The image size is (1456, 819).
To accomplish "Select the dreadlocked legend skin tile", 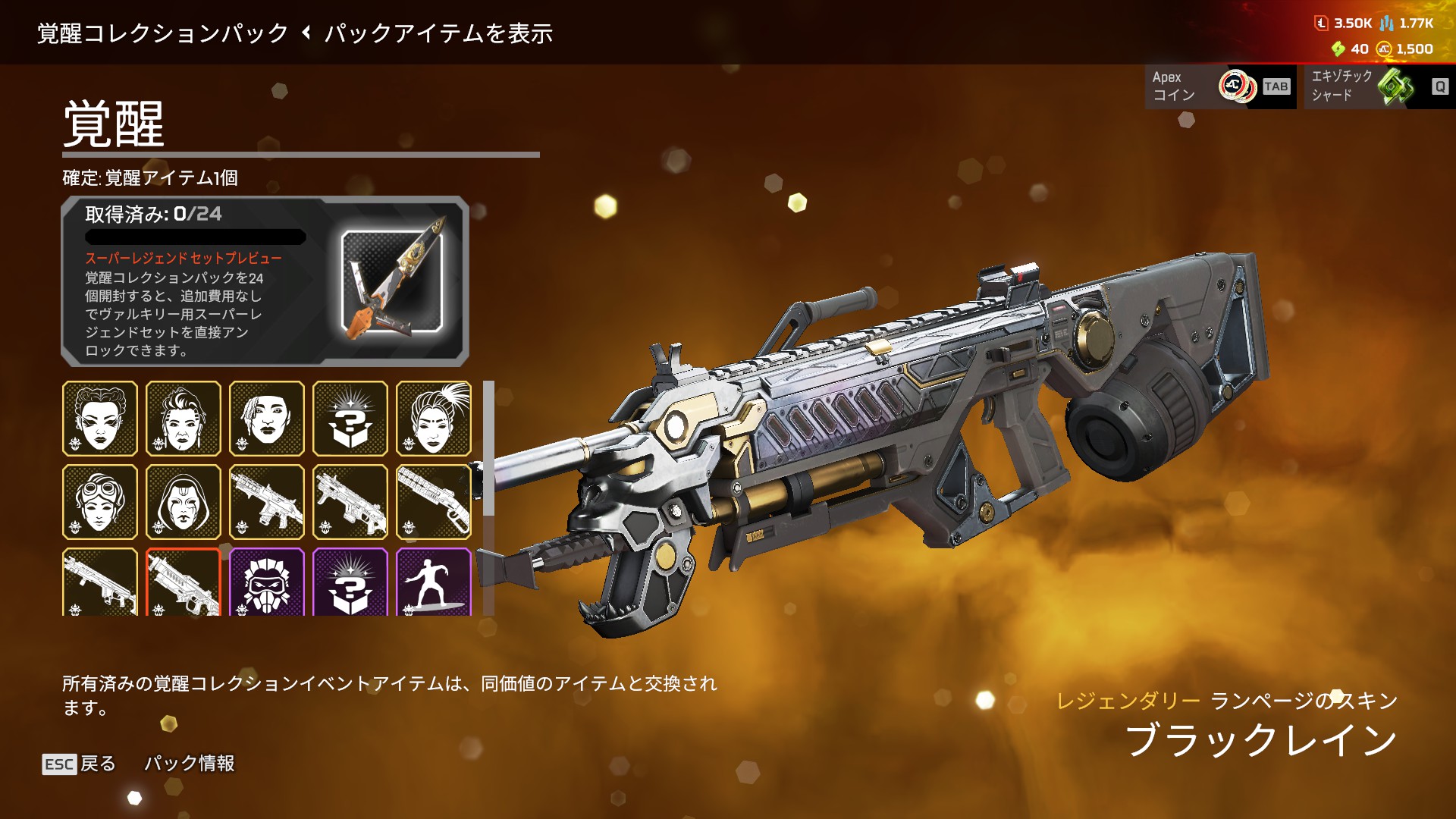I will click(267, 419).
